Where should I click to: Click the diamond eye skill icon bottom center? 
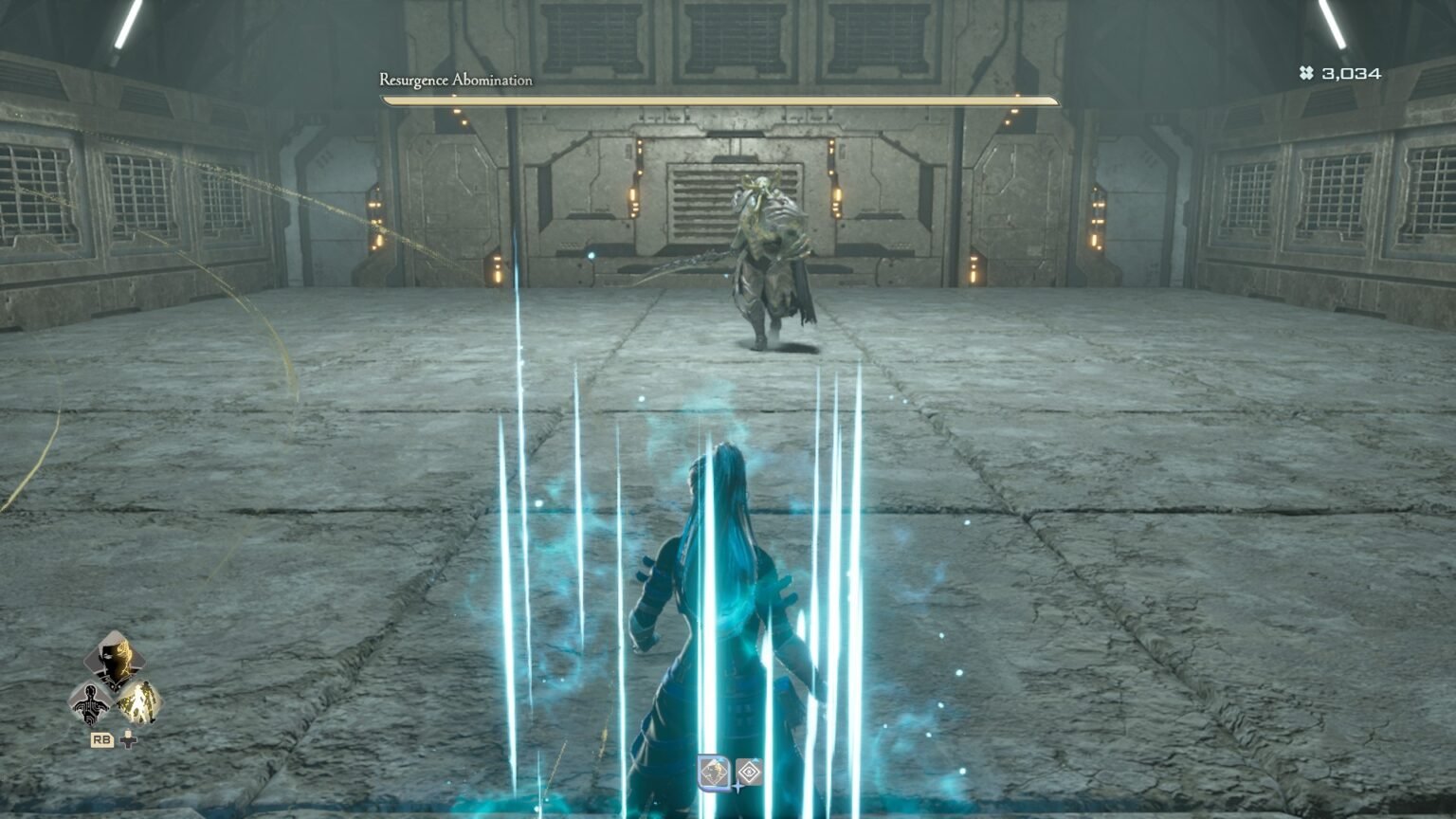(750, 771)
